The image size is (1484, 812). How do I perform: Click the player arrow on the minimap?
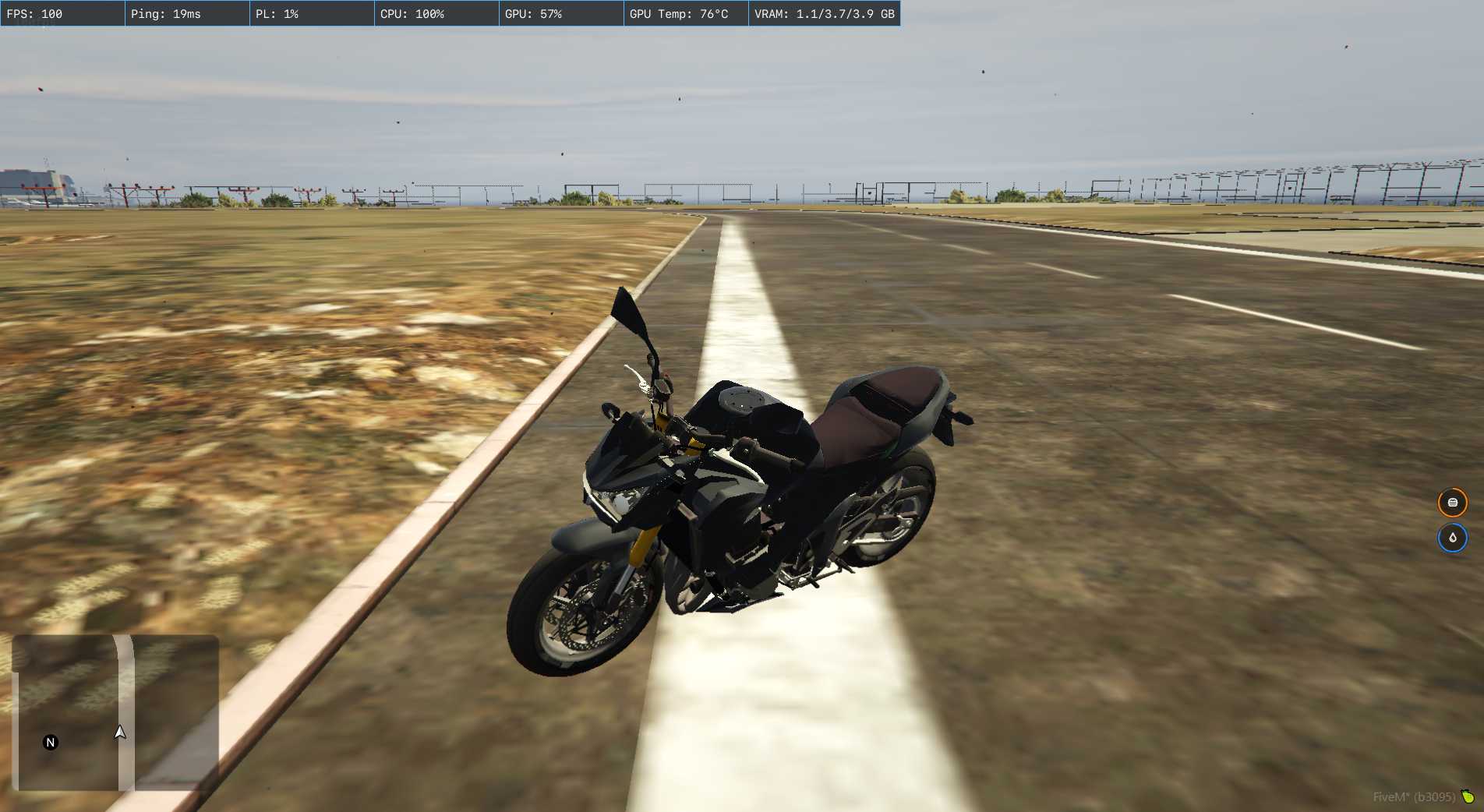120,732
